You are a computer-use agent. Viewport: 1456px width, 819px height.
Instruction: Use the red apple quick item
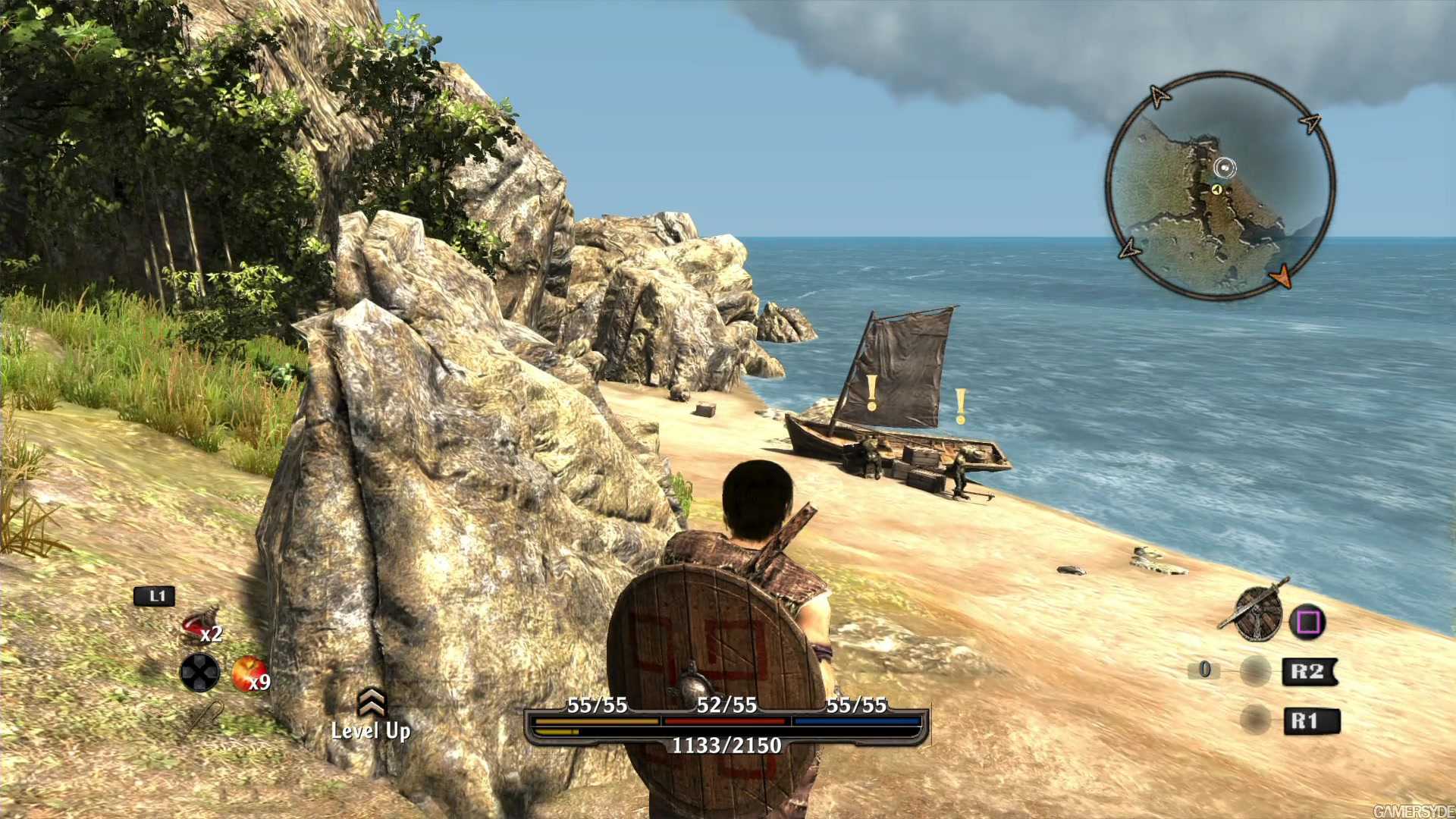(x=246, y=673)
